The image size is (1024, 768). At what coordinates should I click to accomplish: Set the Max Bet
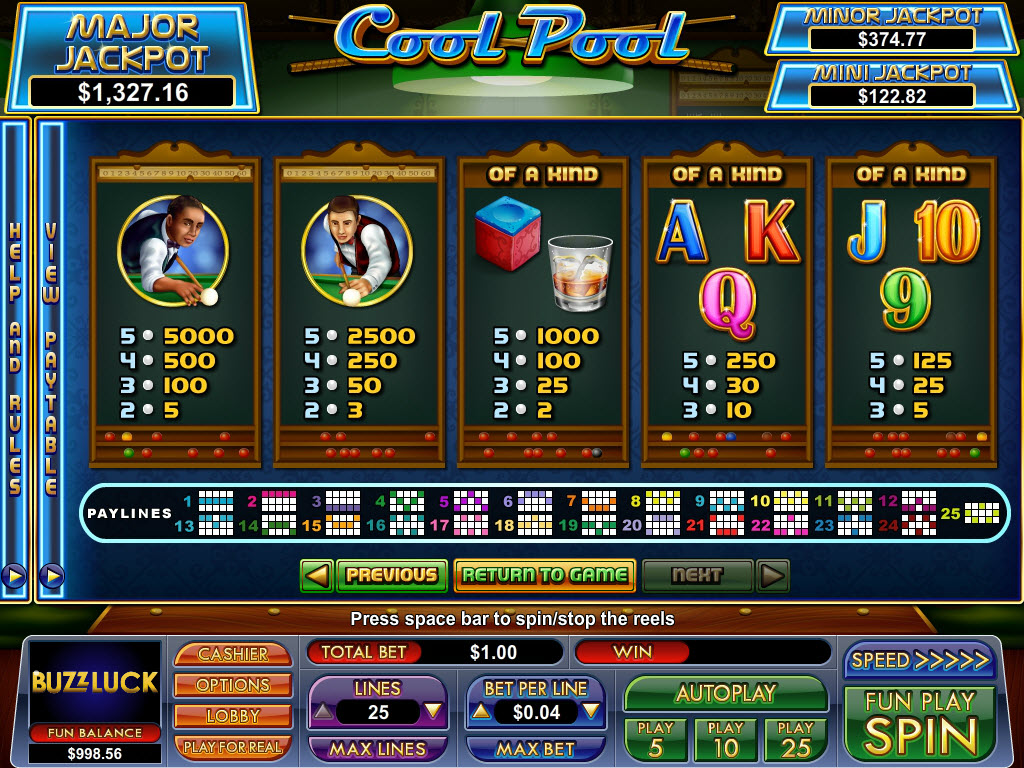point(536,748)
